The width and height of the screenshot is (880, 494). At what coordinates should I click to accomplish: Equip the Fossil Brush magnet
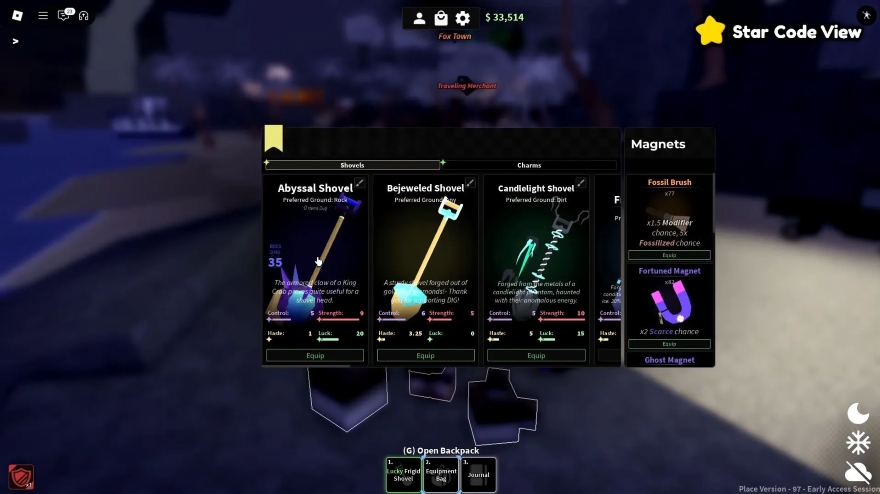pos(669,256)
